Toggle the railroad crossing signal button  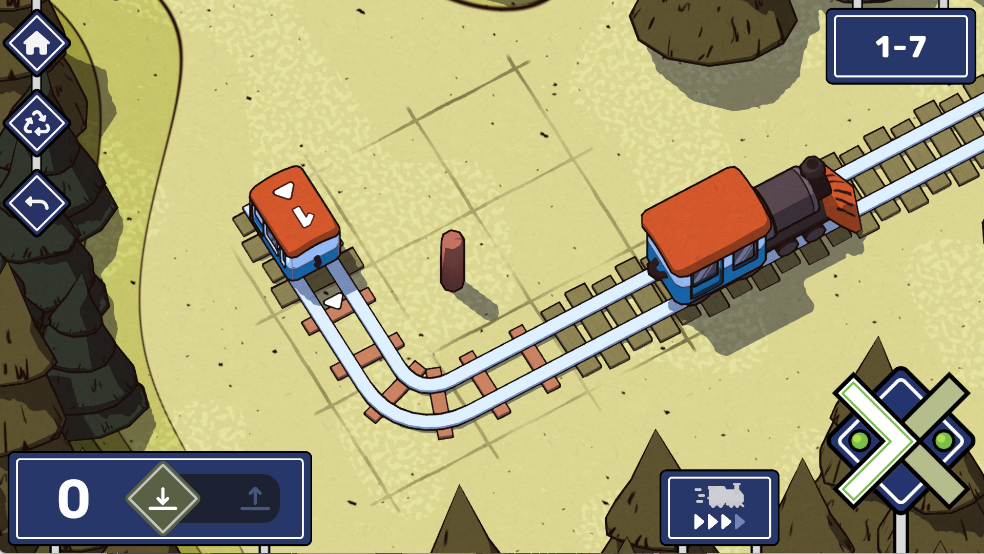(901, 440)
